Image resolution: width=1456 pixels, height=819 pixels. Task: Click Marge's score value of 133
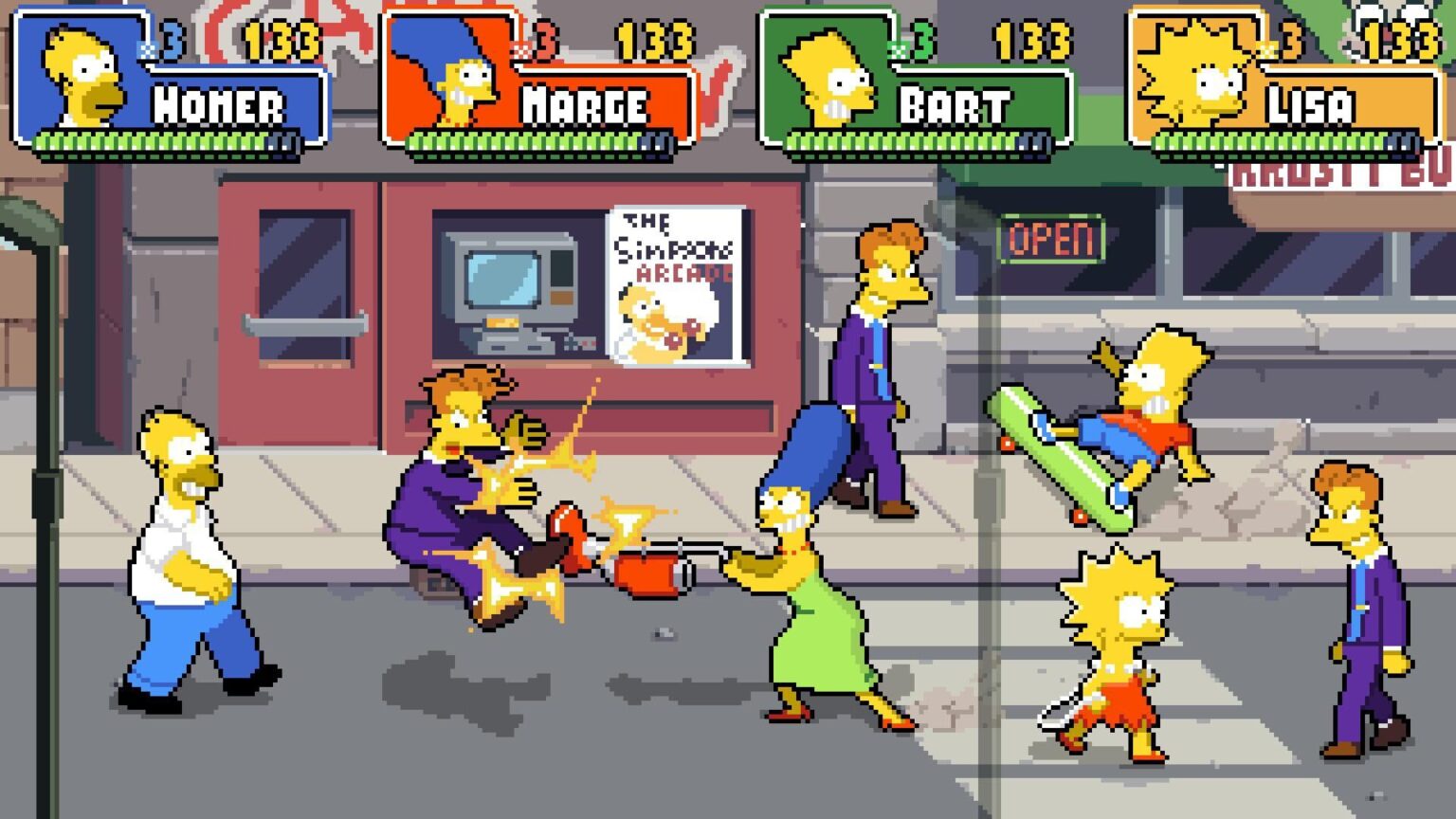pyautogui.click(x=649, y=42)
